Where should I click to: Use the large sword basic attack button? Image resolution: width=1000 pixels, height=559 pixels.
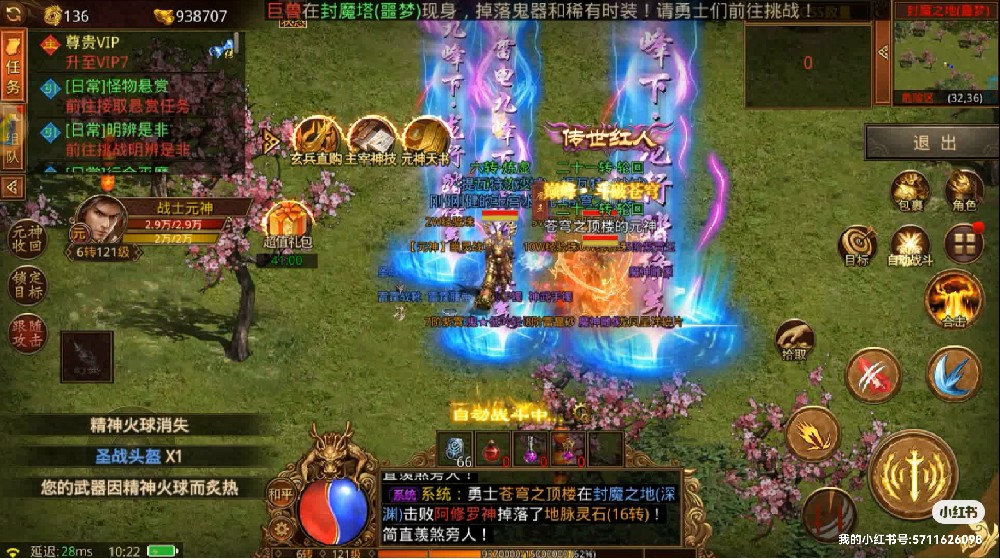(x=914, y=473)
